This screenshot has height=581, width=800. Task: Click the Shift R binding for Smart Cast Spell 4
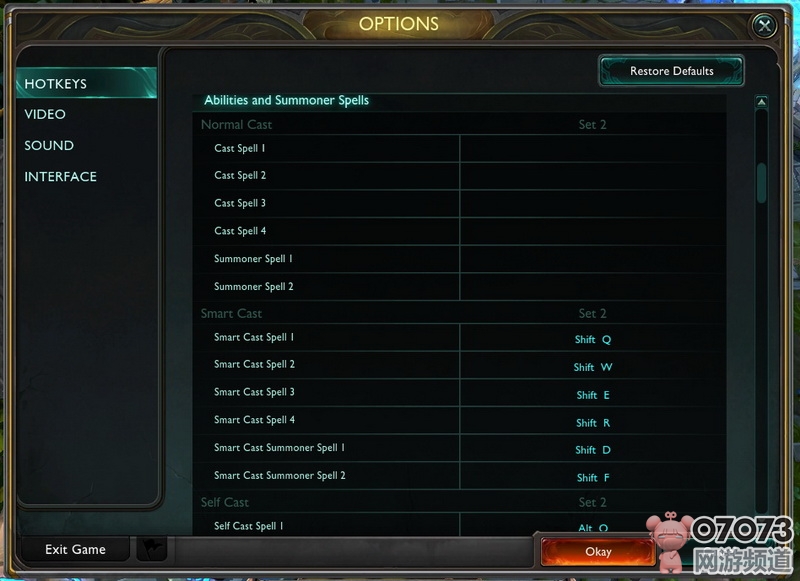[592, 423]
